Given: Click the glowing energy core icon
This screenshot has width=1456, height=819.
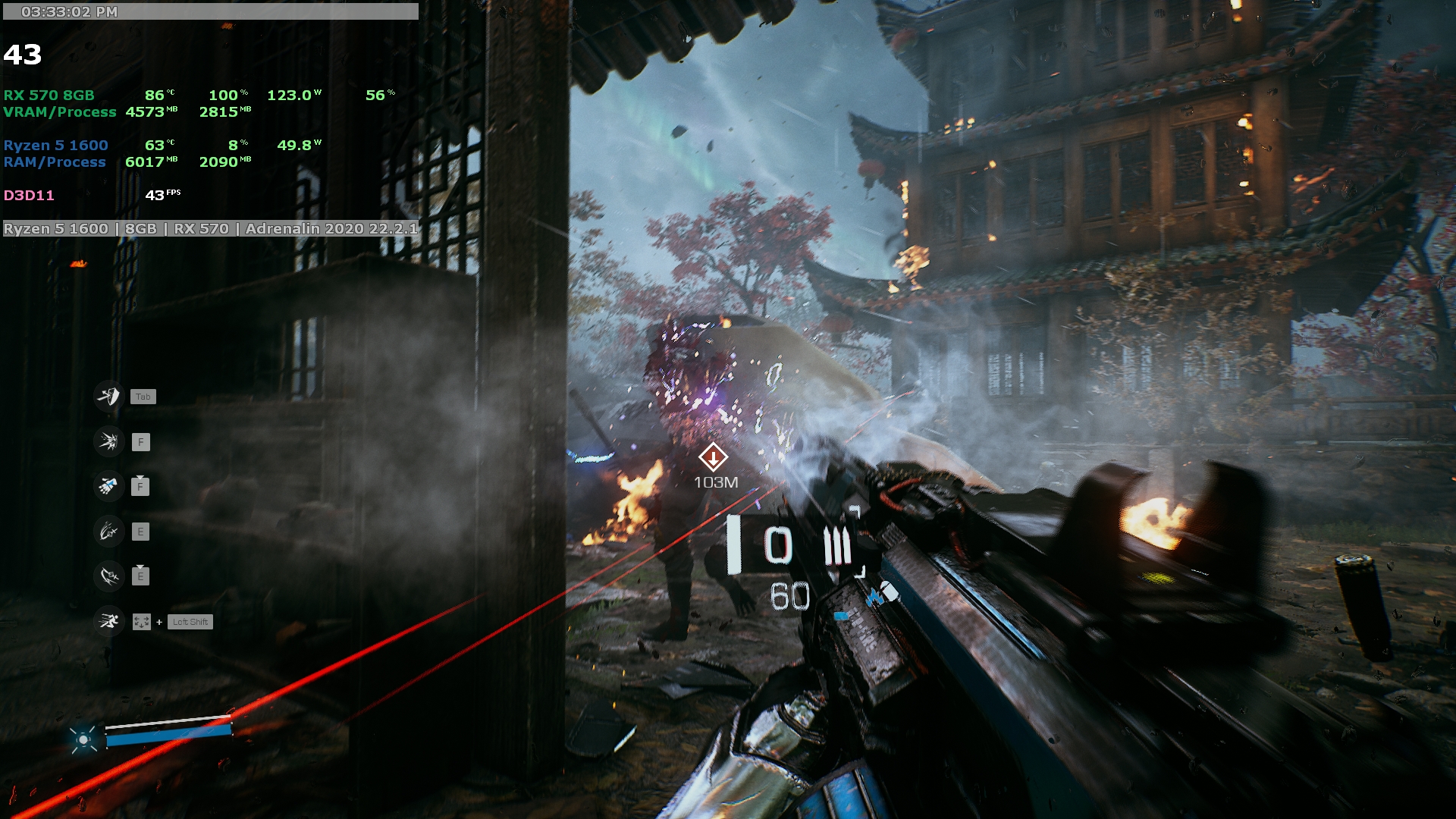Looking at the screenshot, I should [x=83, y=739].
